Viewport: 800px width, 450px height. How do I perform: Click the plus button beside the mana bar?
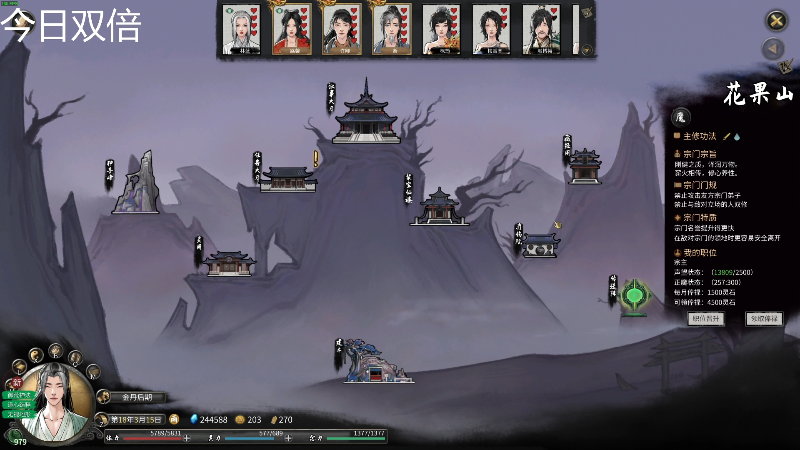(x=288, y=438)
